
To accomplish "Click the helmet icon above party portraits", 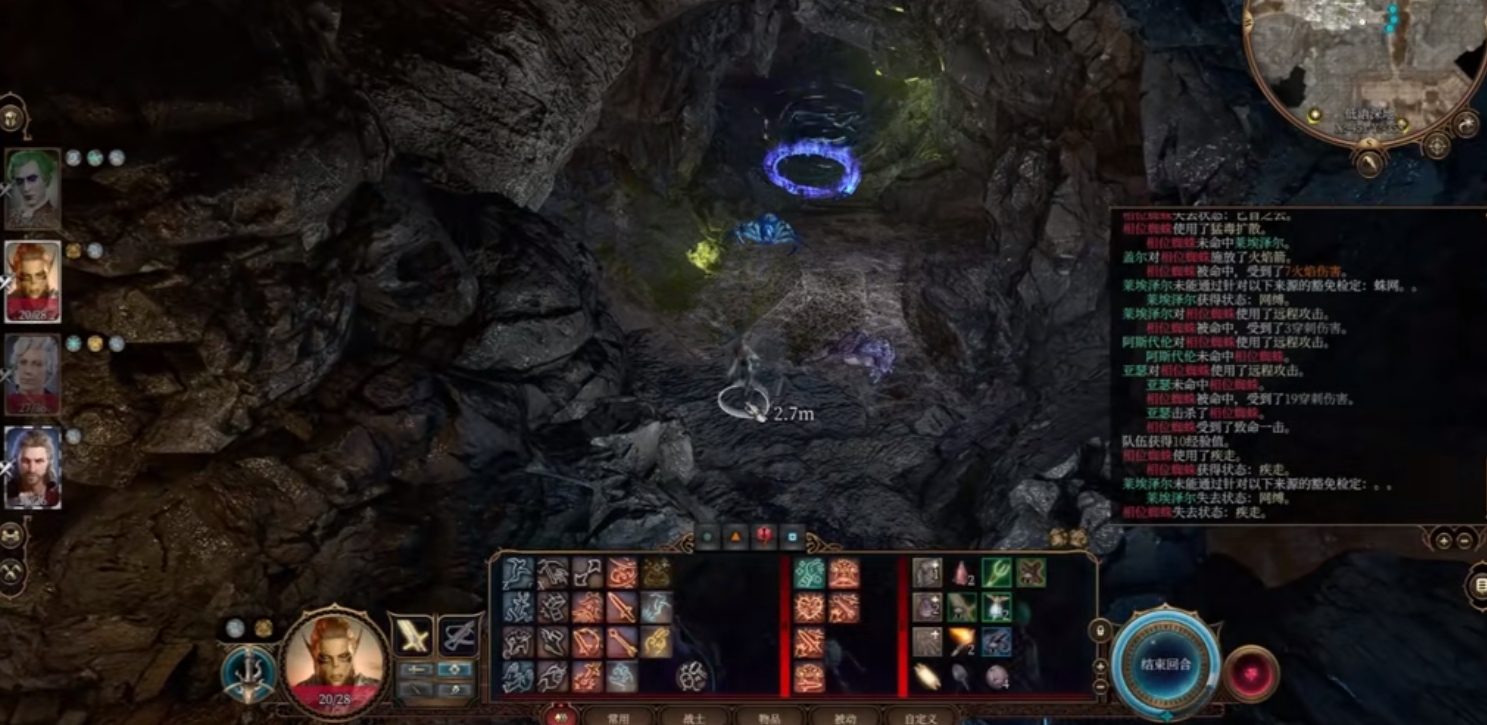I will click(x=13, y=117).
